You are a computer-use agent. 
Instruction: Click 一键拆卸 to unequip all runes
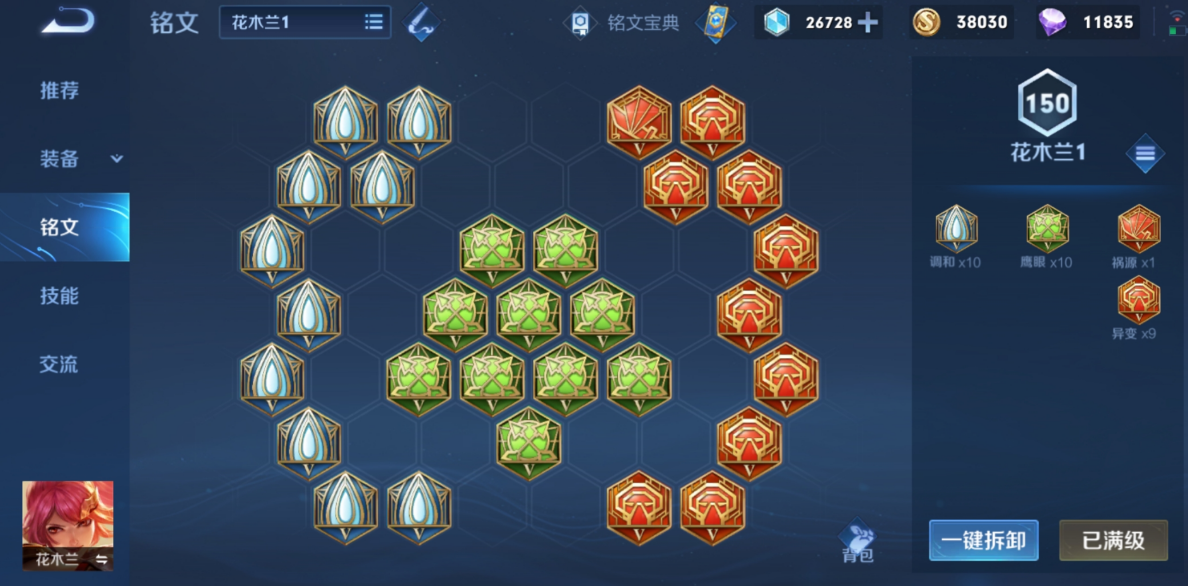[x=983, y=541]
